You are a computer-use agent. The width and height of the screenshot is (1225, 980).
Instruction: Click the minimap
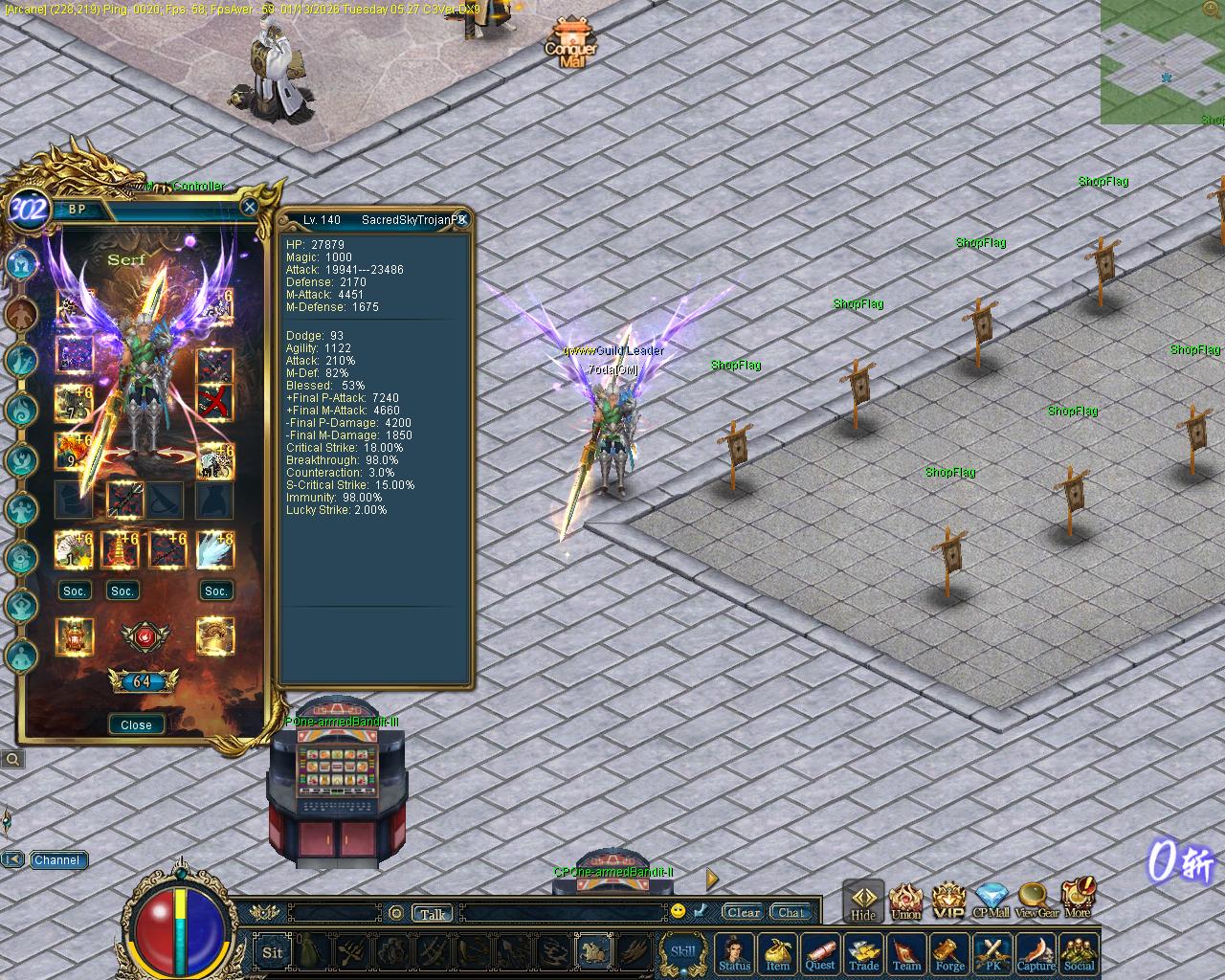[1162, 62]
